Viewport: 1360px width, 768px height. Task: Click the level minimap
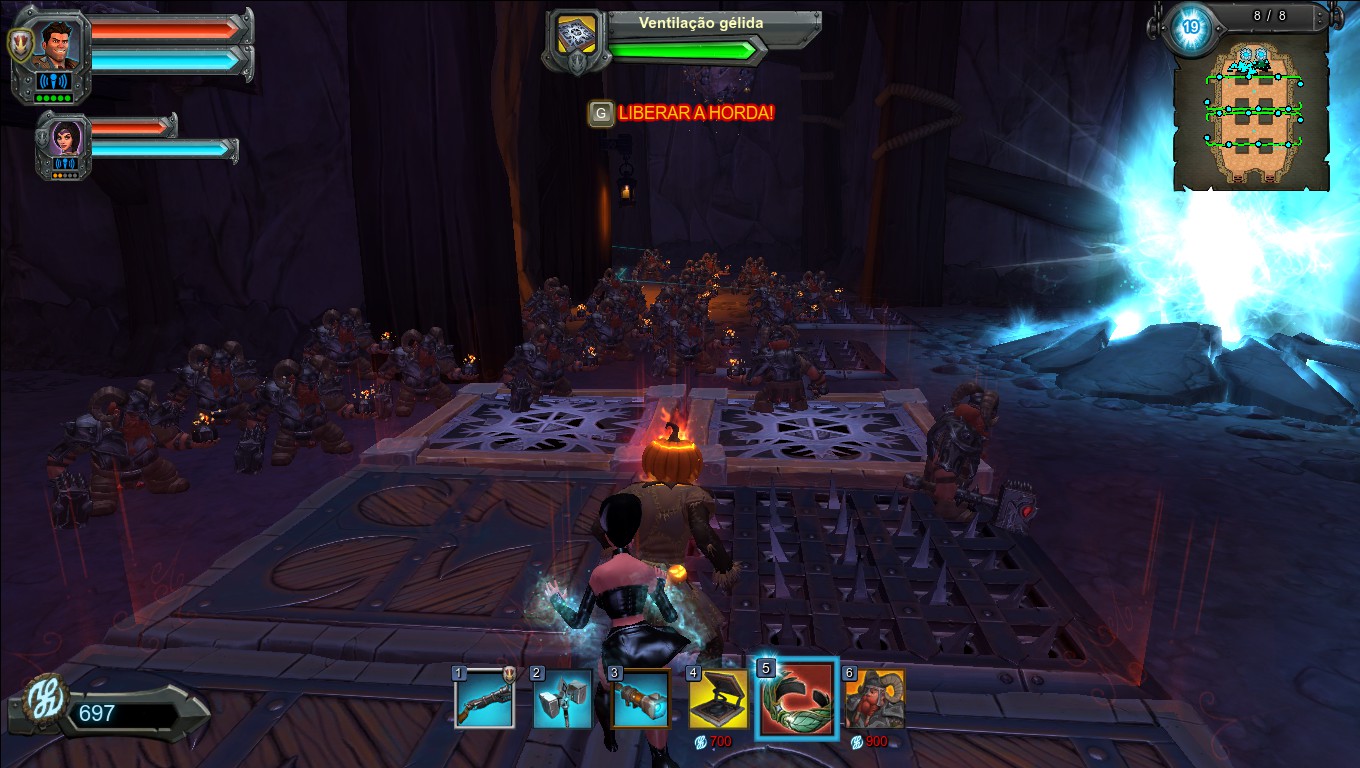click(1252, 116)
